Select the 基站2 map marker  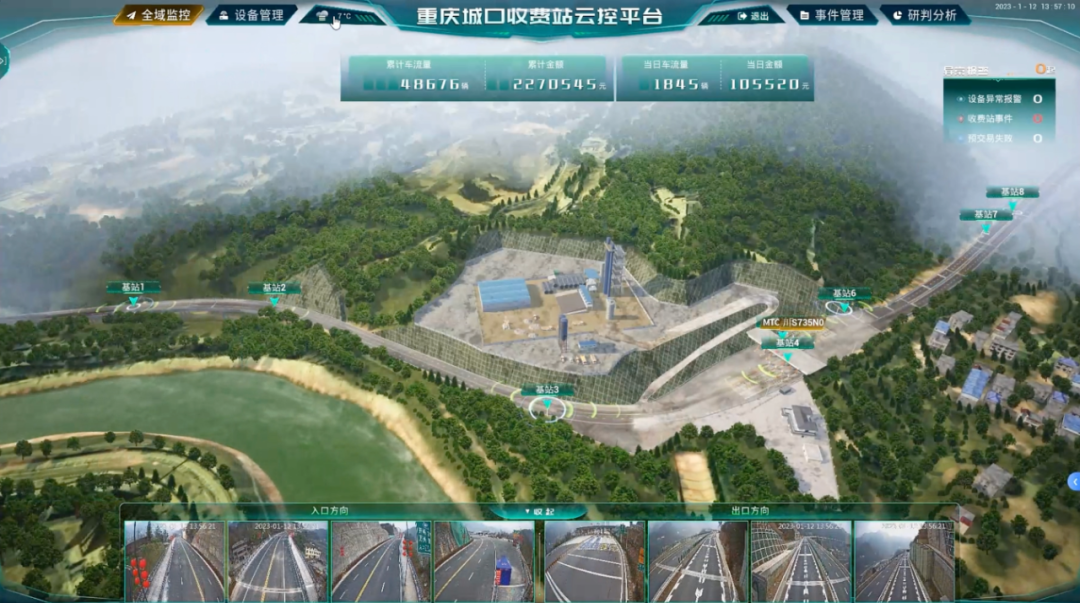tap(274, 288)
